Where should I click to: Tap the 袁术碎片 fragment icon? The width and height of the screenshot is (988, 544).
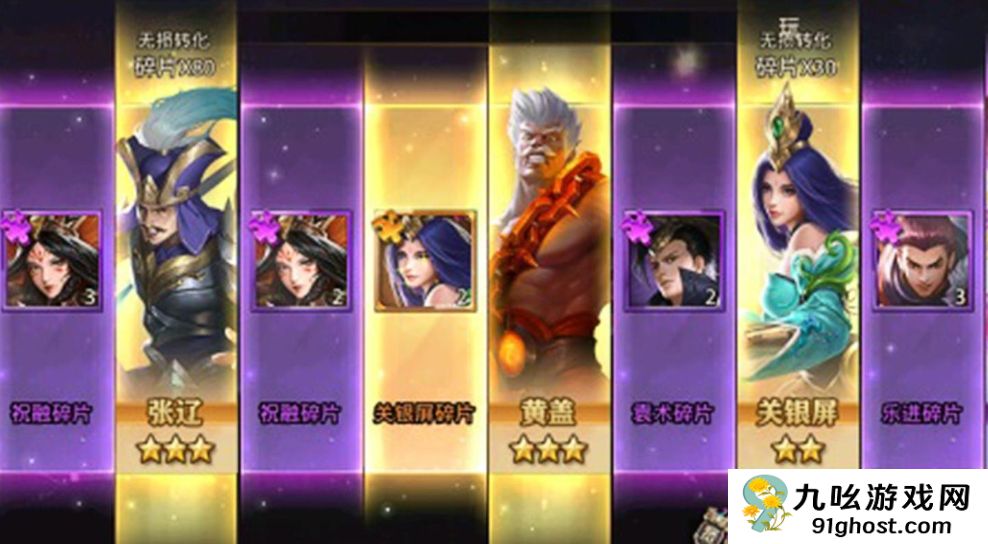673,260
